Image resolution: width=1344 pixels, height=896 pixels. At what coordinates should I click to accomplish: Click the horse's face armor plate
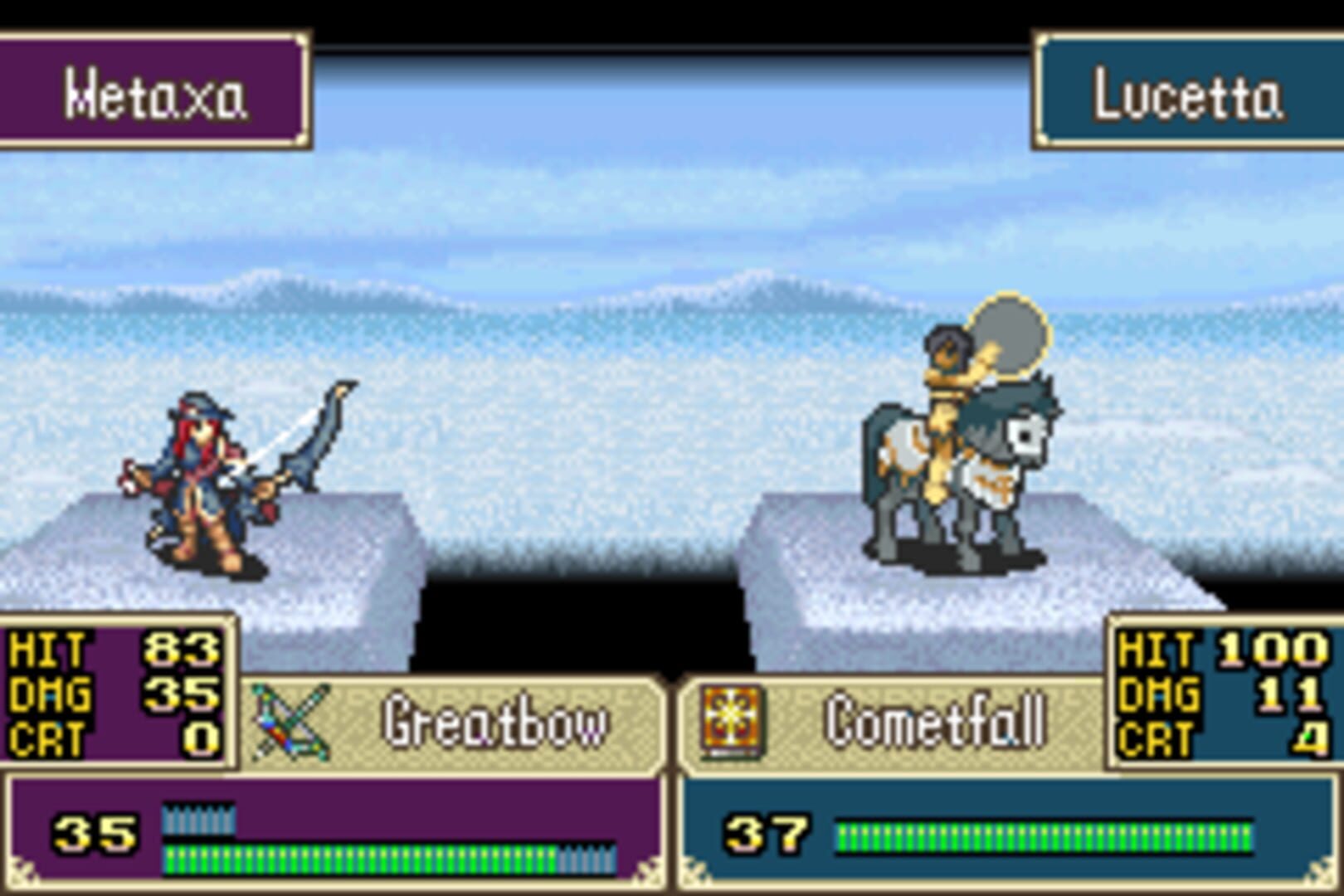pos(1026,436)
